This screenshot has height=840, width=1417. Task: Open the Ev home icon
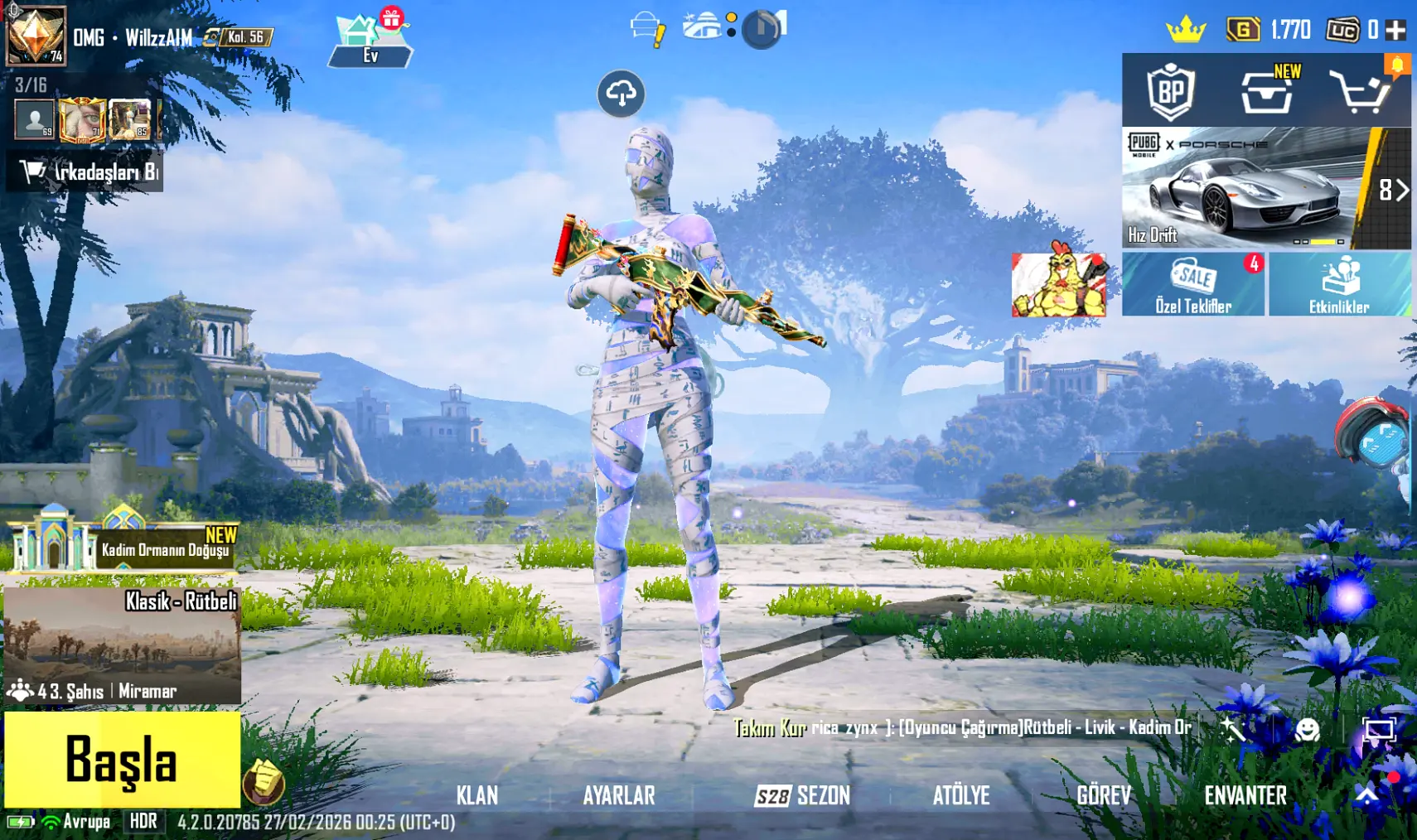click(370, 40)
